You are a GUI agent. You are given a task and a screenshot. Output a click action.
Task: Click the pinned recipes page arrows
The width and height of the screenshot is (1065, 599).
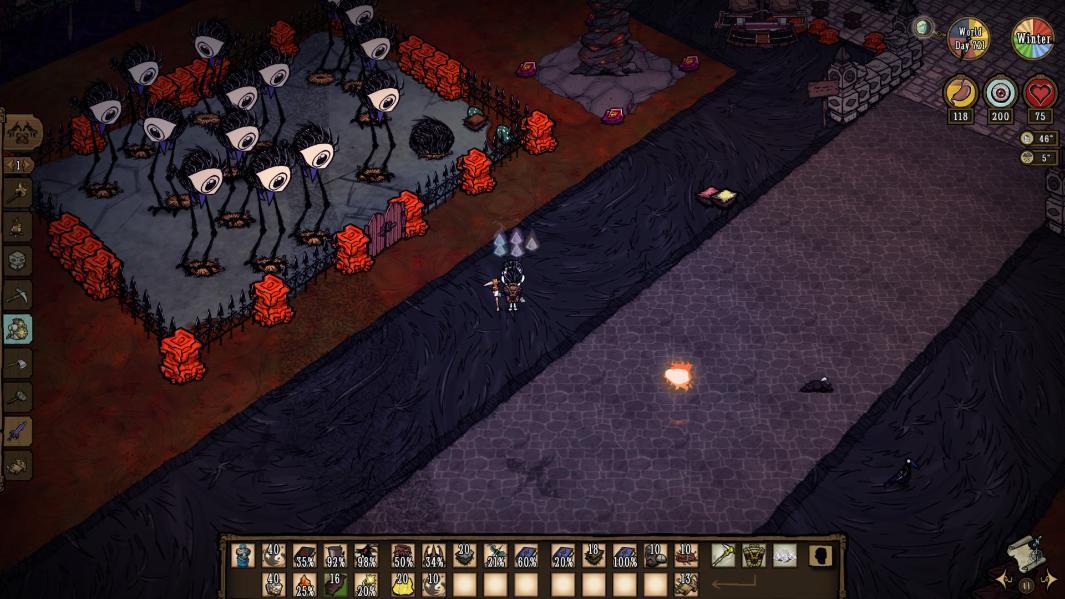18,165
